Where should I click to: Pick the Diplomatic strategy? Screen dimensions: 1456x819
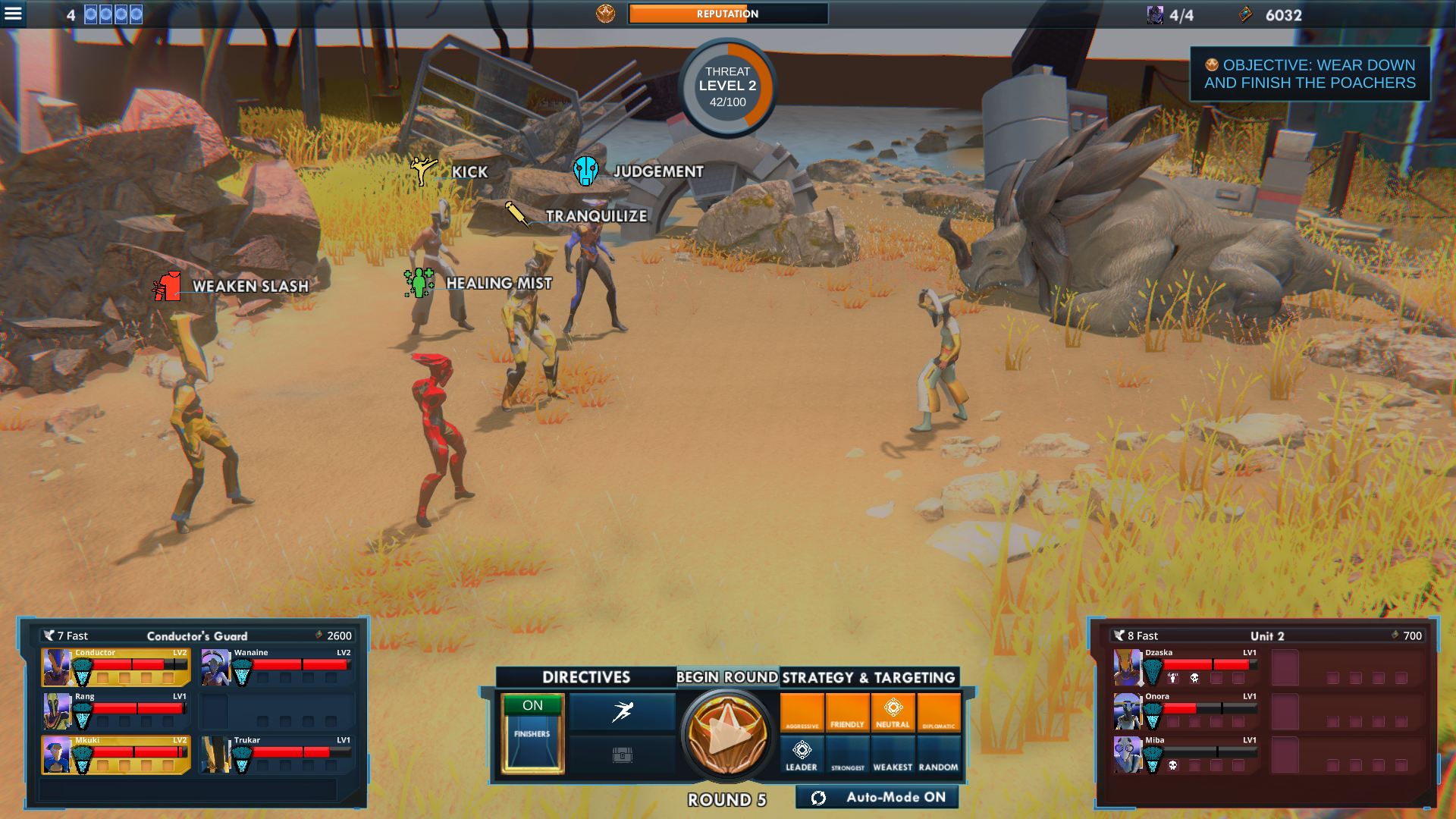pyautogui.click(x=939, y=713)
